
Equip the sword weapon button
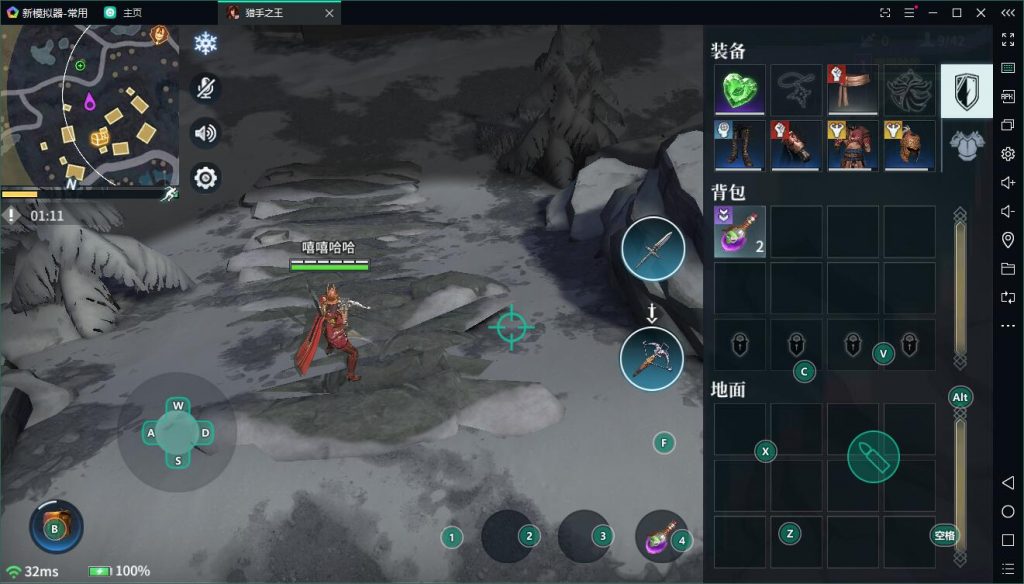click(652, 247)
